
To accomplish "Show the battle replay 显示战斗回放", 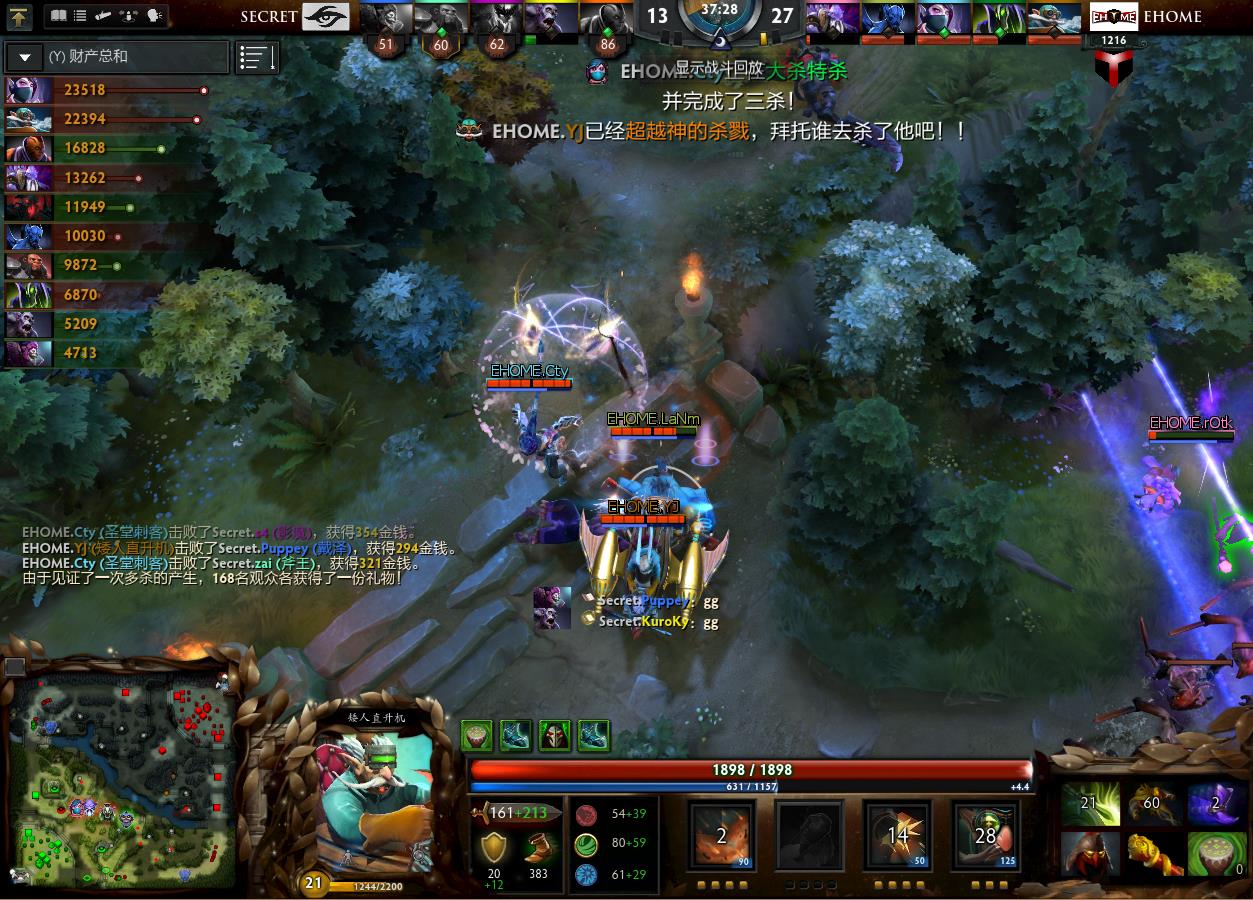I will (x=719, y=67).
